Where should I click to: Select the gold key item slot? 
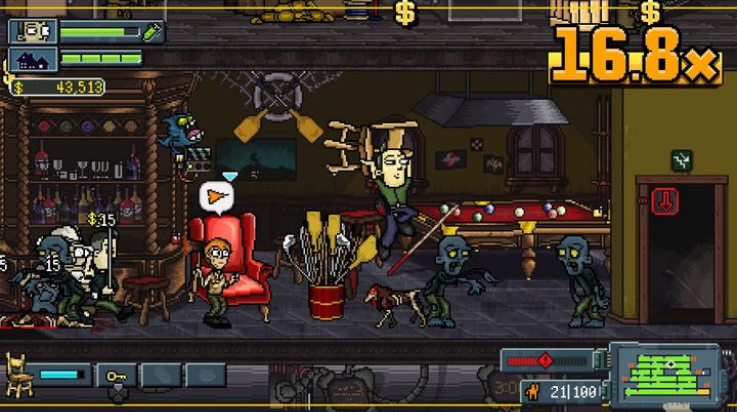pos(116,376)
